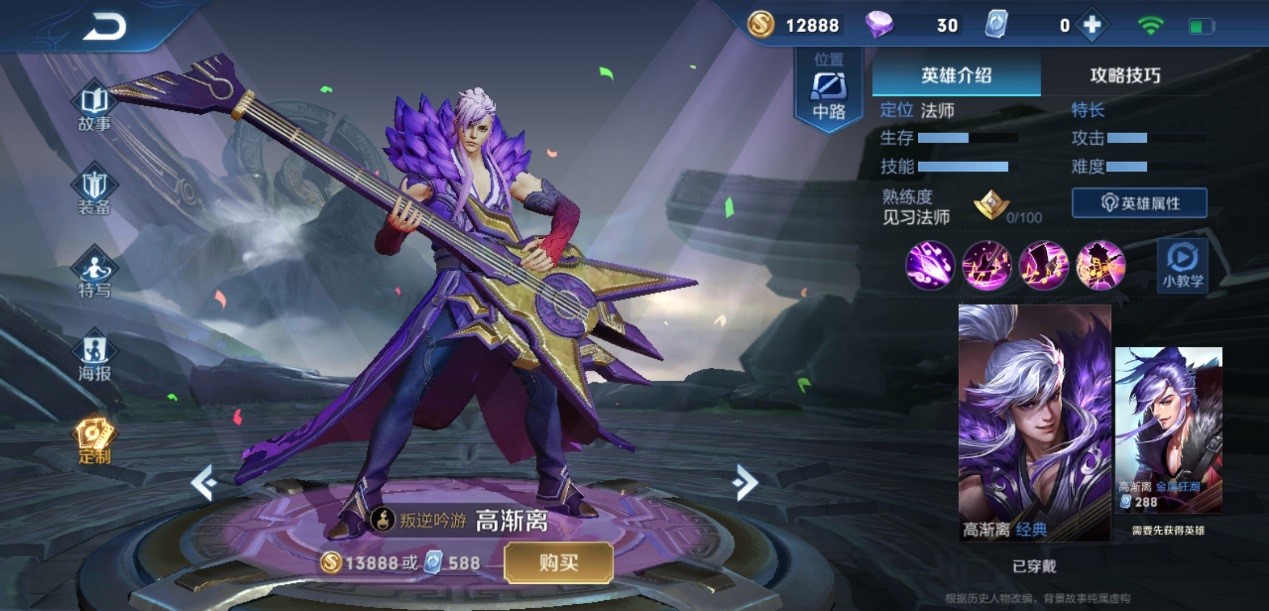Switch to the 英雄介绍 tab
Screen dimensions: 1269x611
tap(956, 75)
